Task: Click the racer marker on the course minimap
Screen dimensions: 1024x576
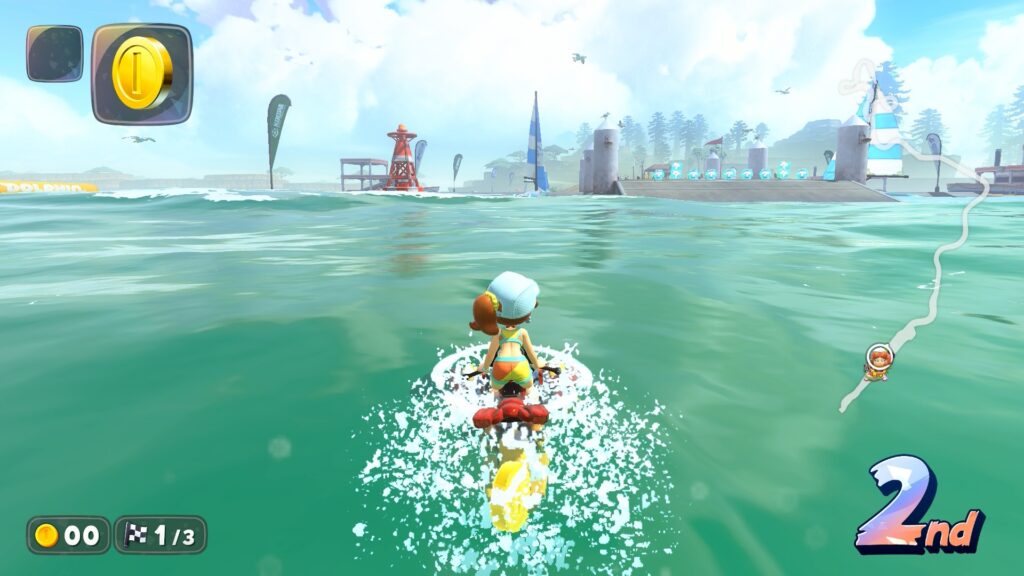Action: [878, 361]
